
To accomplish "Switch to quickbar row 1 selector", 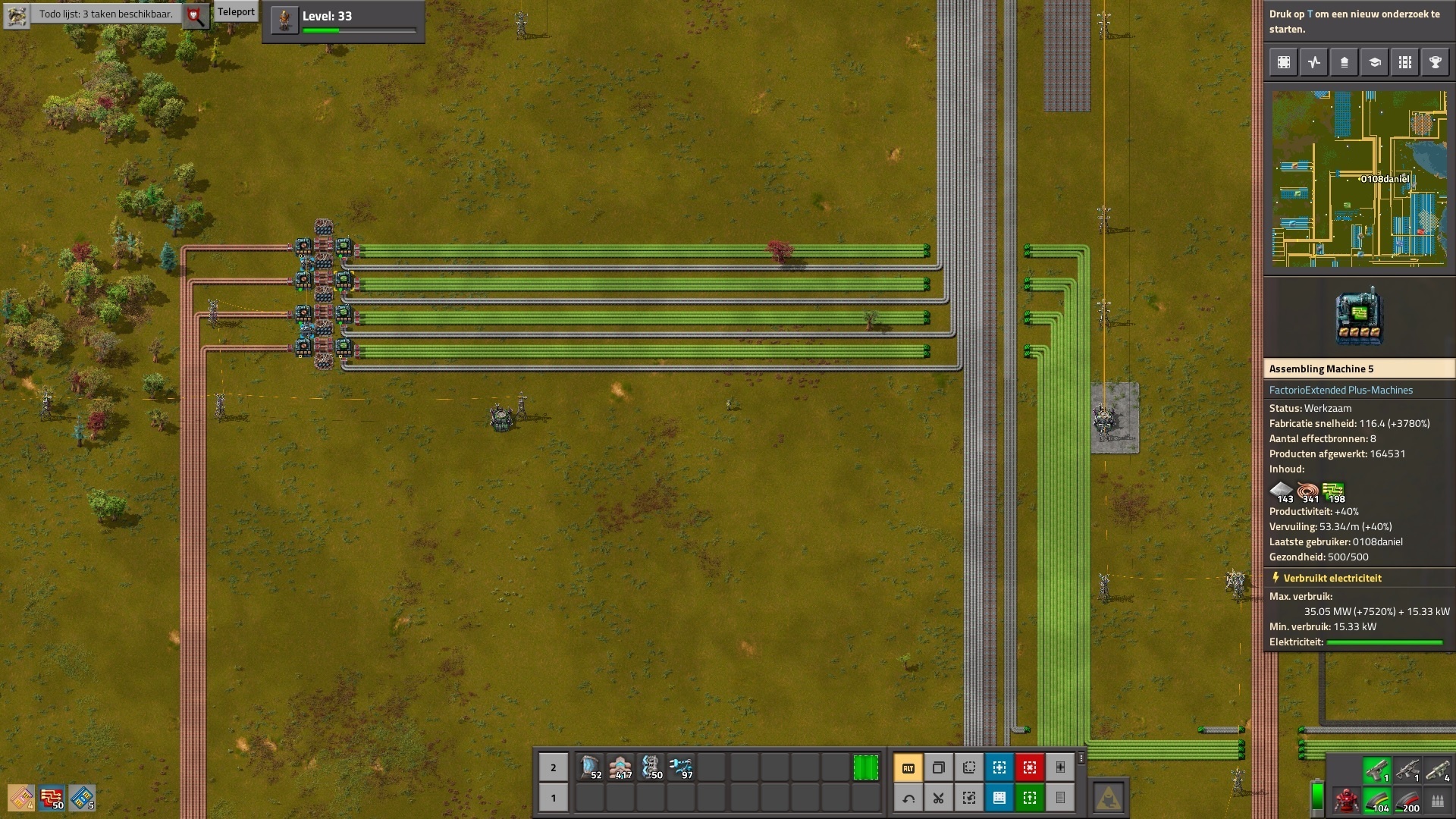I will 553,798.
